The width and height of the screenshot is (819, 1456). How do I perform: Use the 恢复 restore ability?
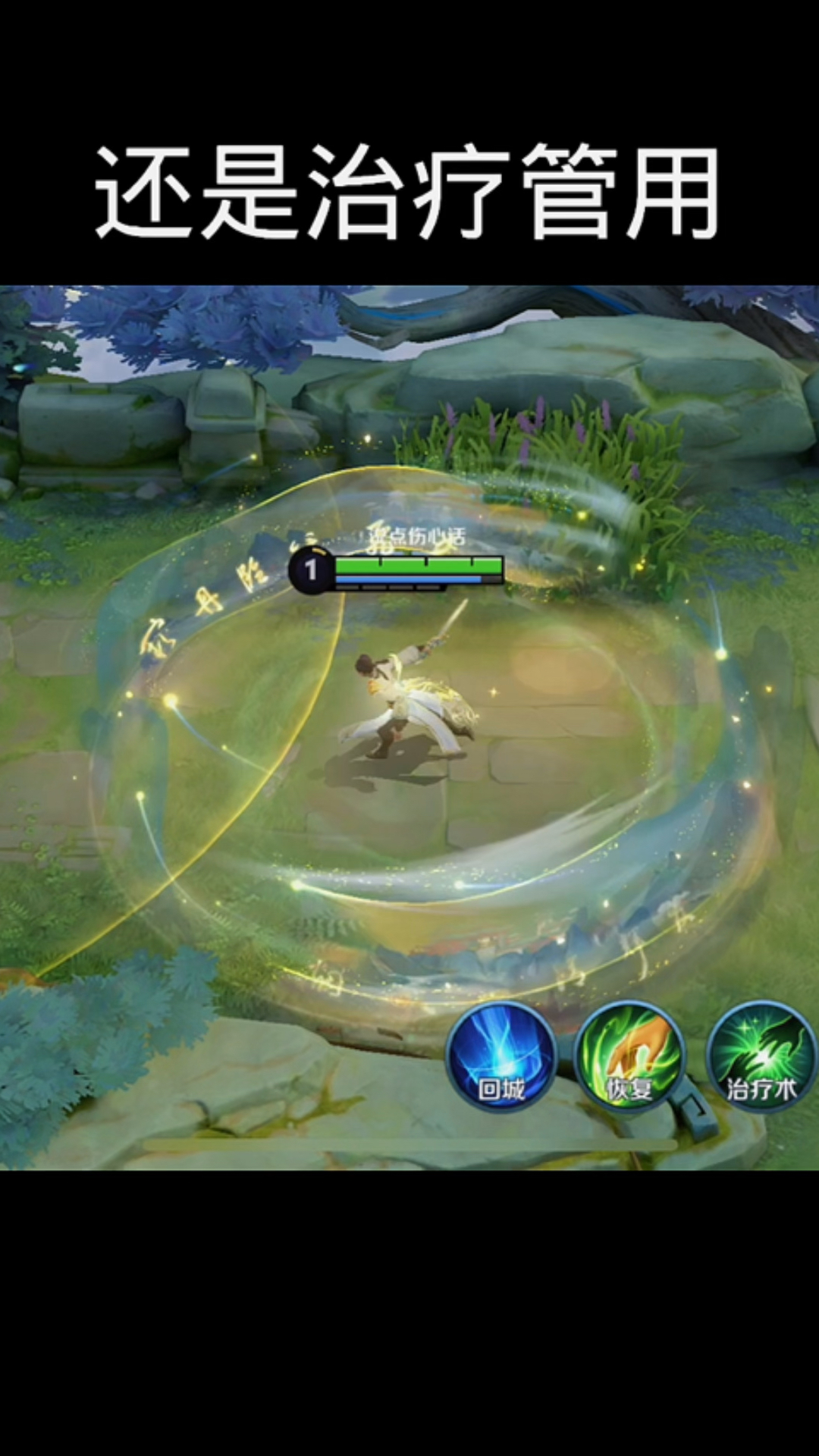point(630,1056)
